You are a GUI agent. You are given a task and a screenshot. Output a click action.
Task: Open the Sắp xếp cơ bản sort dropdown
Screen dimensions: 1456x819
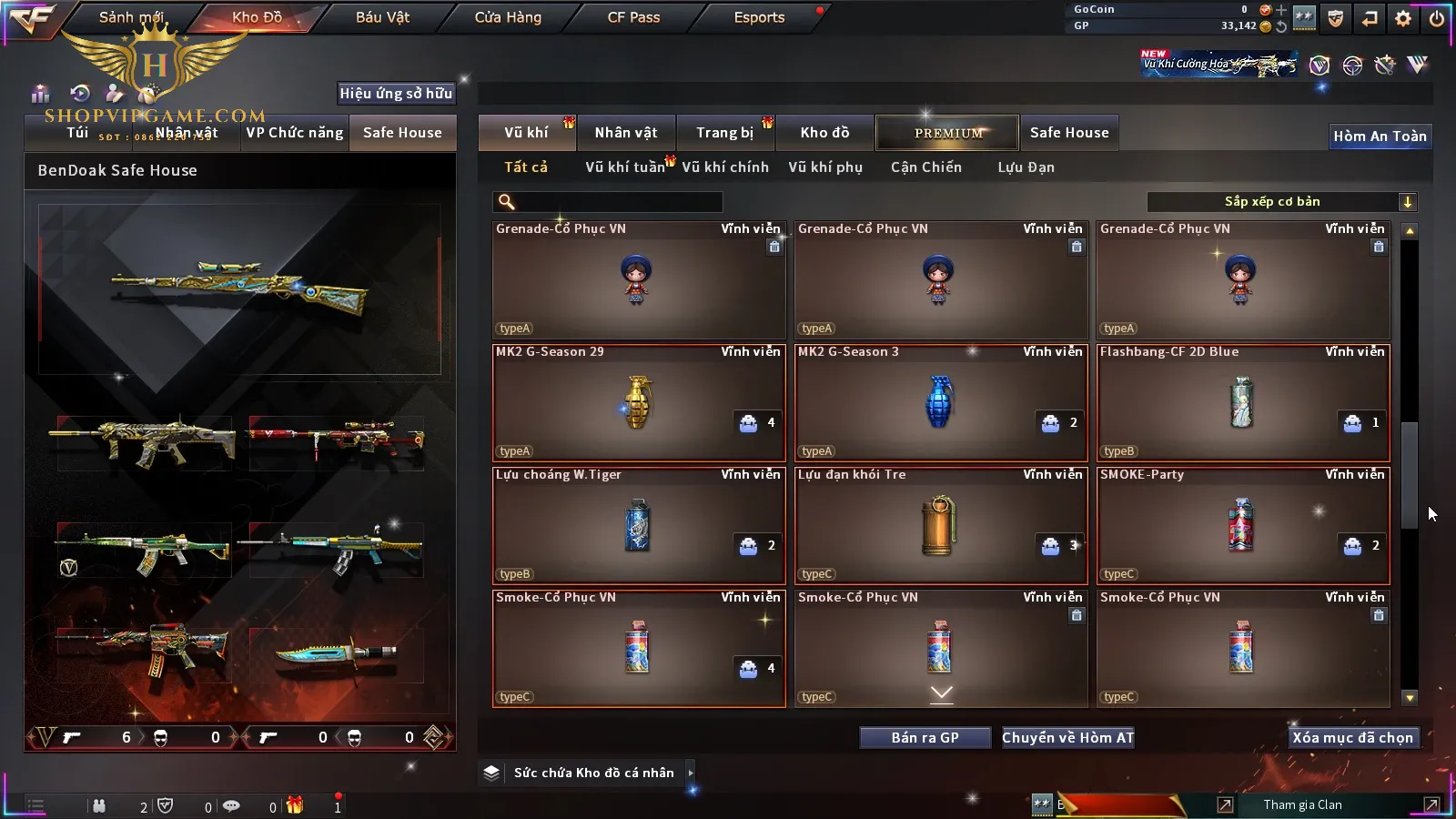[1281, 202]
